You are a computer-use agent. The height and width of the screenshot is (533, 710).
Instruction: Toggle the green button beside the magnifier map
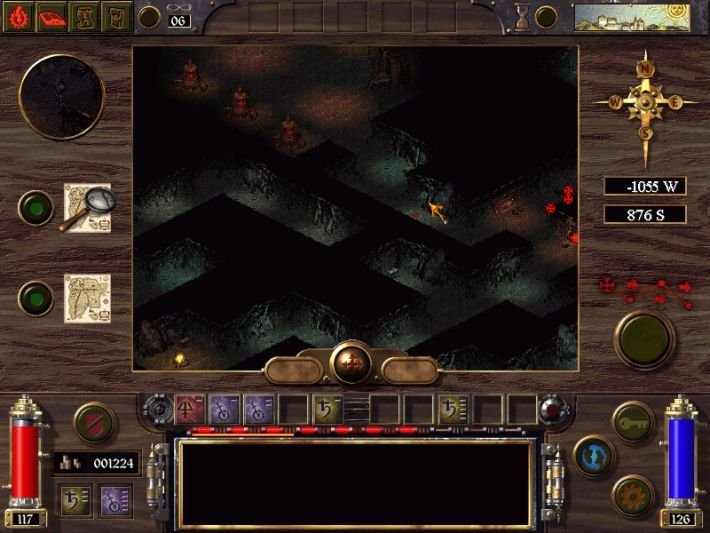(x=37, y=207)
